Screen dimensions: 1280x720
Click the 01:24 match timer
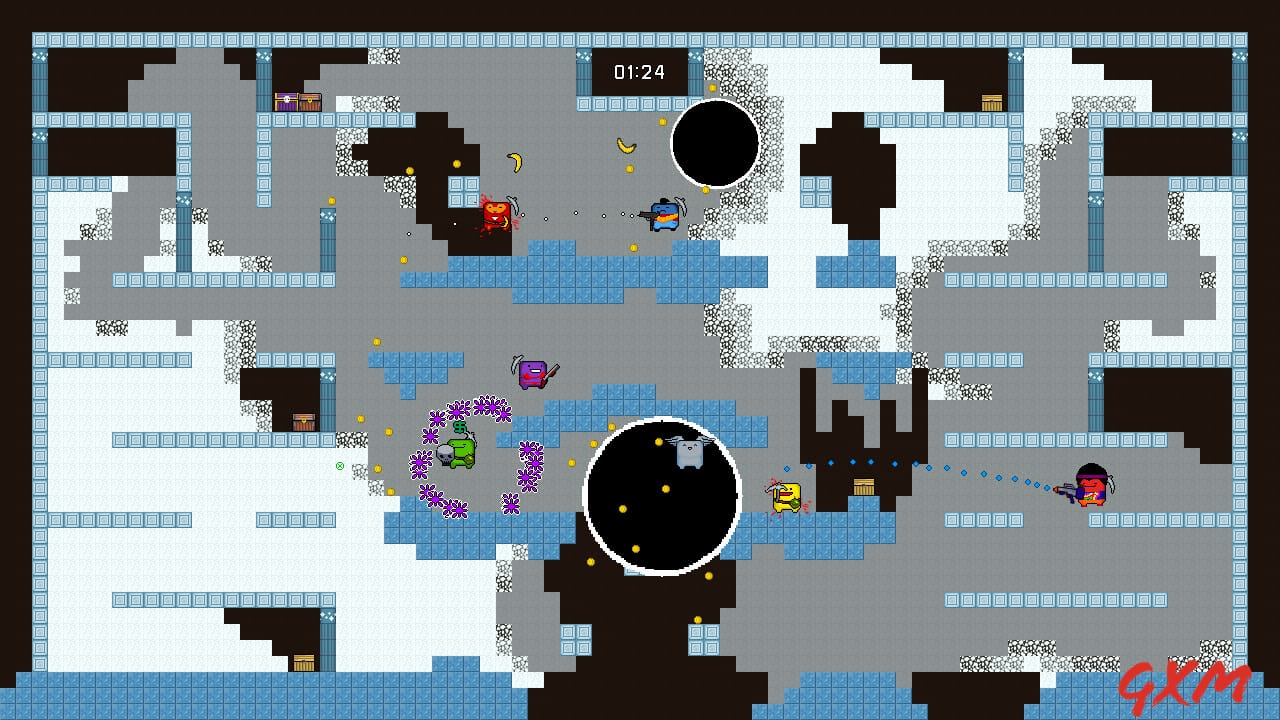[641, 70]
